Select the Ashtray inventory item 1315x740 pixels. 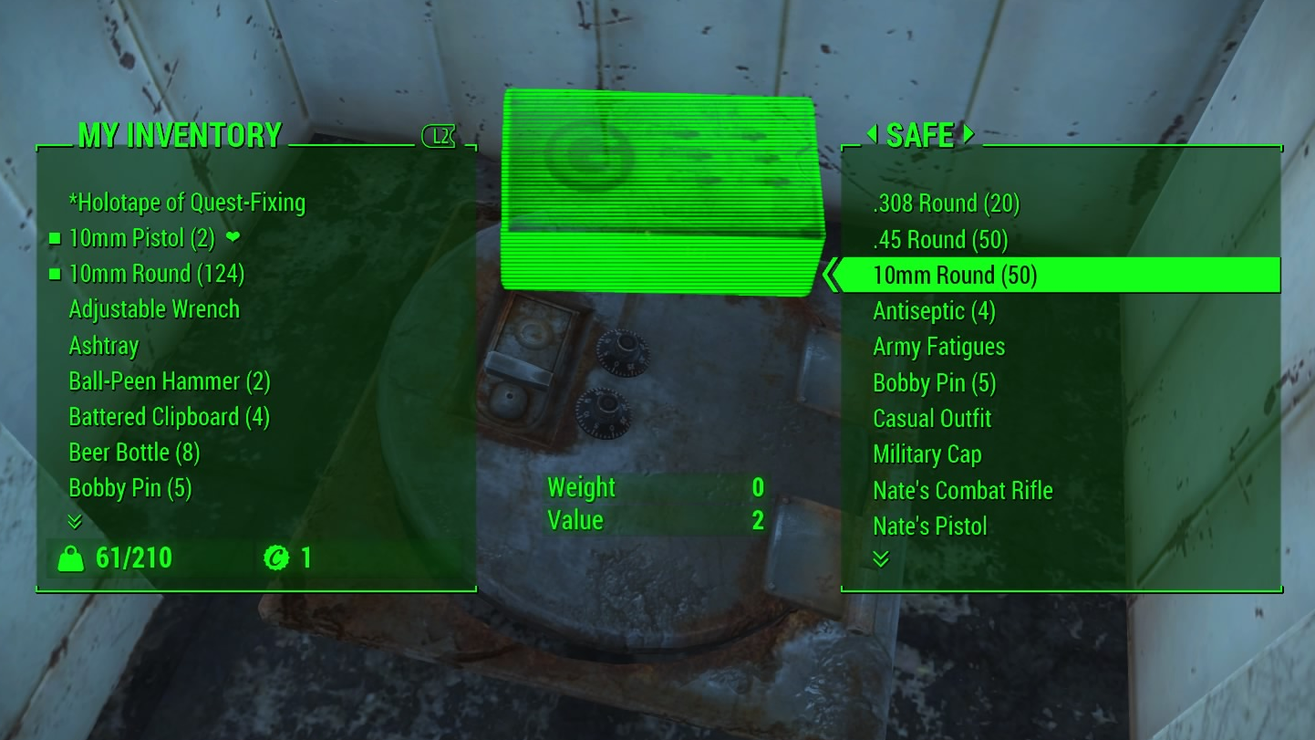[x=103, y=345]
